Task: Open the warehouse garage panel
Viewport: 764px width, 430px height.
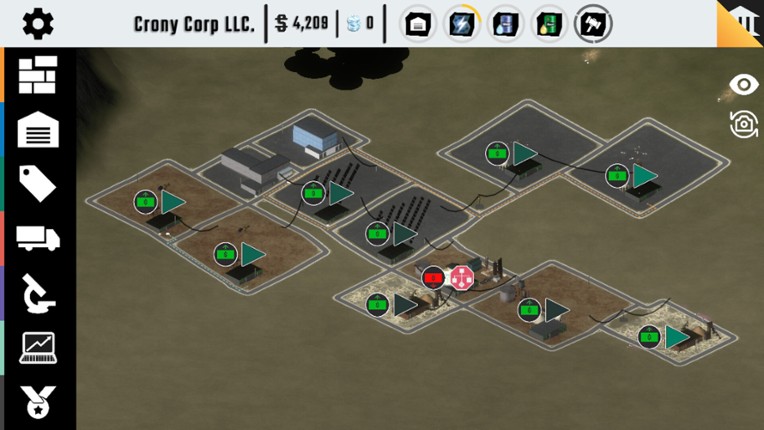Action: point(38,130)
